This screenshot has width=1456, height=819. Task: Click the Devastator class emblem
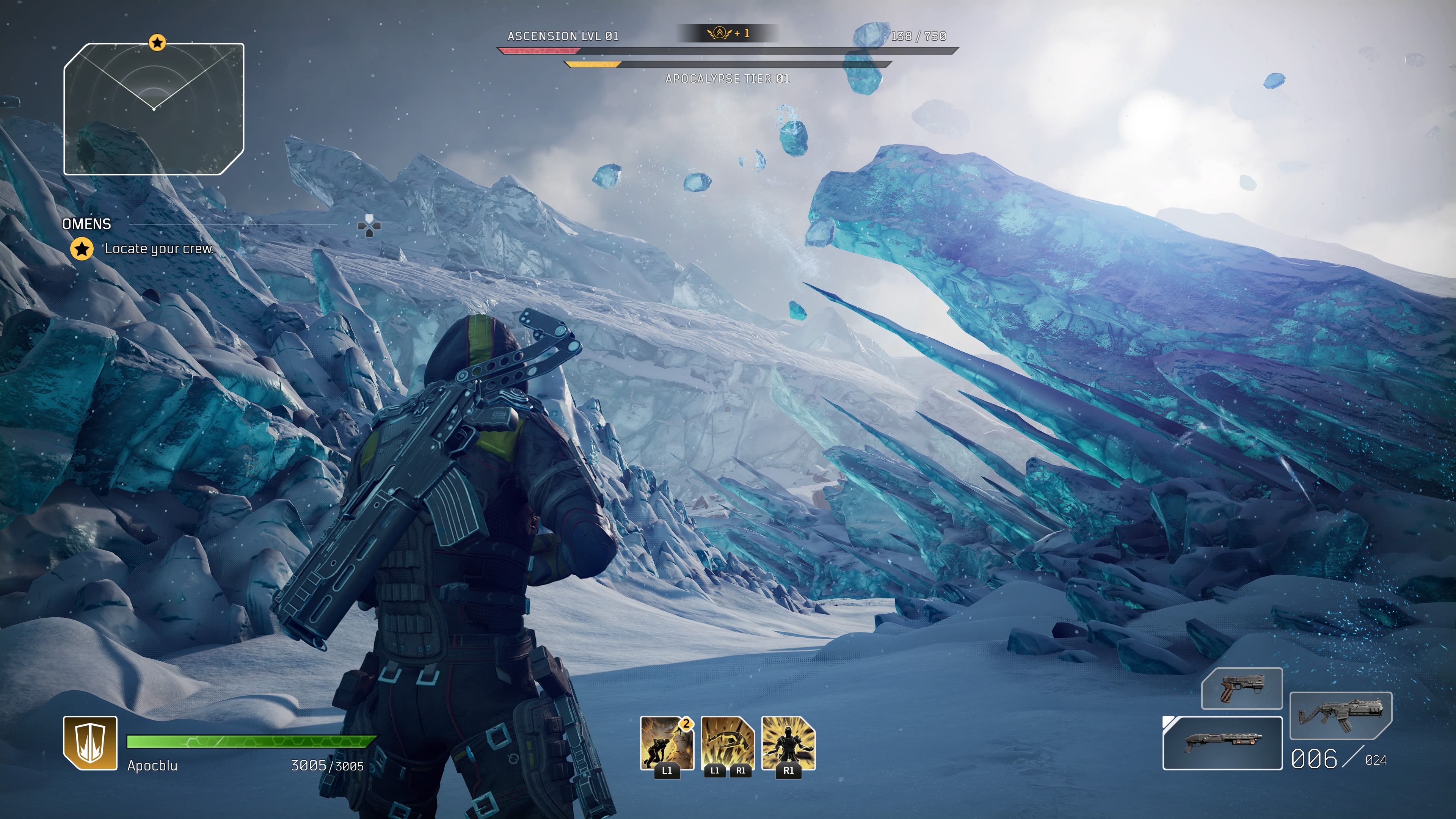click(90, 743)
